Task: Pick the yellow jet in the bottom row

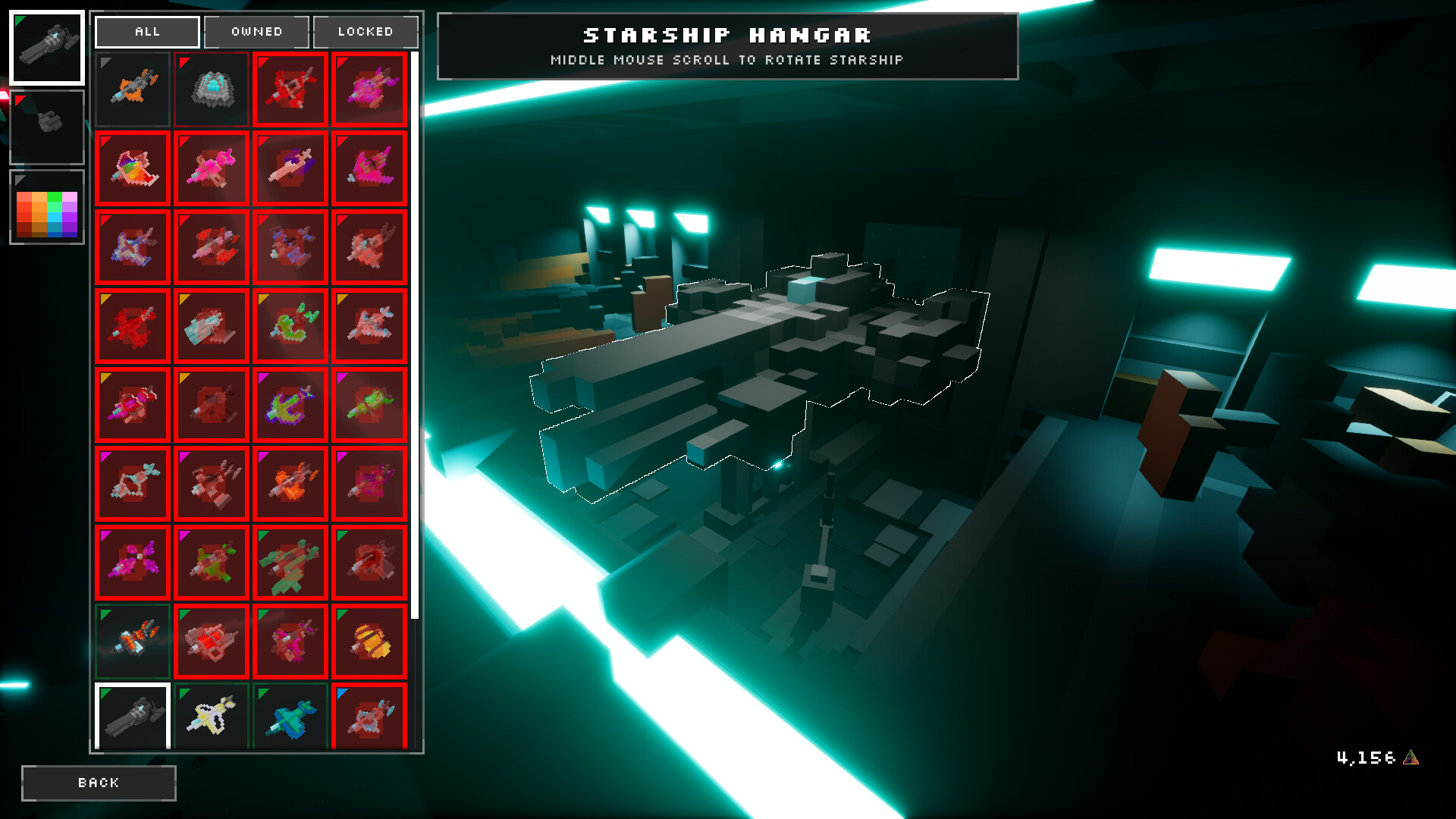Action: 212,714
